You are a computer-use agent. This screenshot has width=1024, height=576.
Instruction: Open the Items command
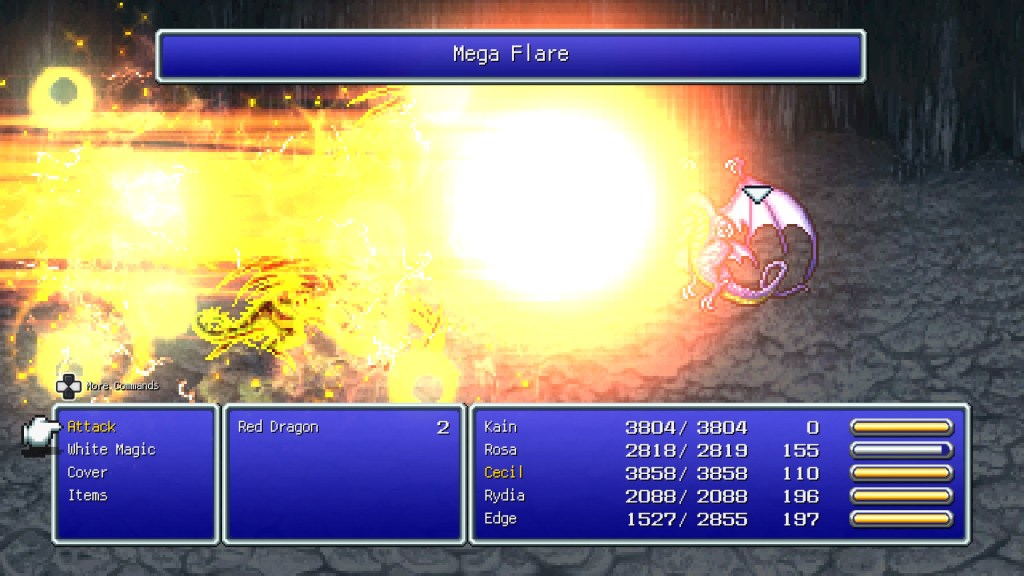(87, 496)
